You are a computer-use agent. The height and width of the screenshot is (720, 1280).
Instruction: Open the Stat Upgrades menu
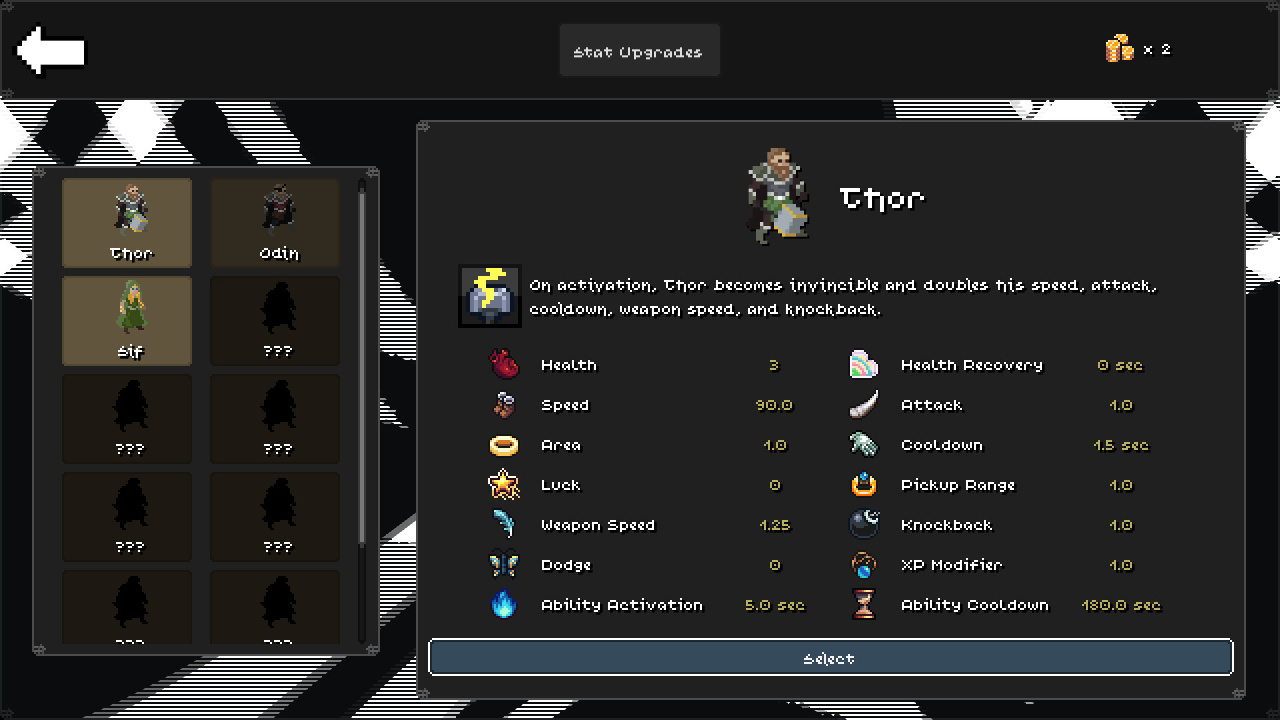pyautogui.click(x=639, y=51)
